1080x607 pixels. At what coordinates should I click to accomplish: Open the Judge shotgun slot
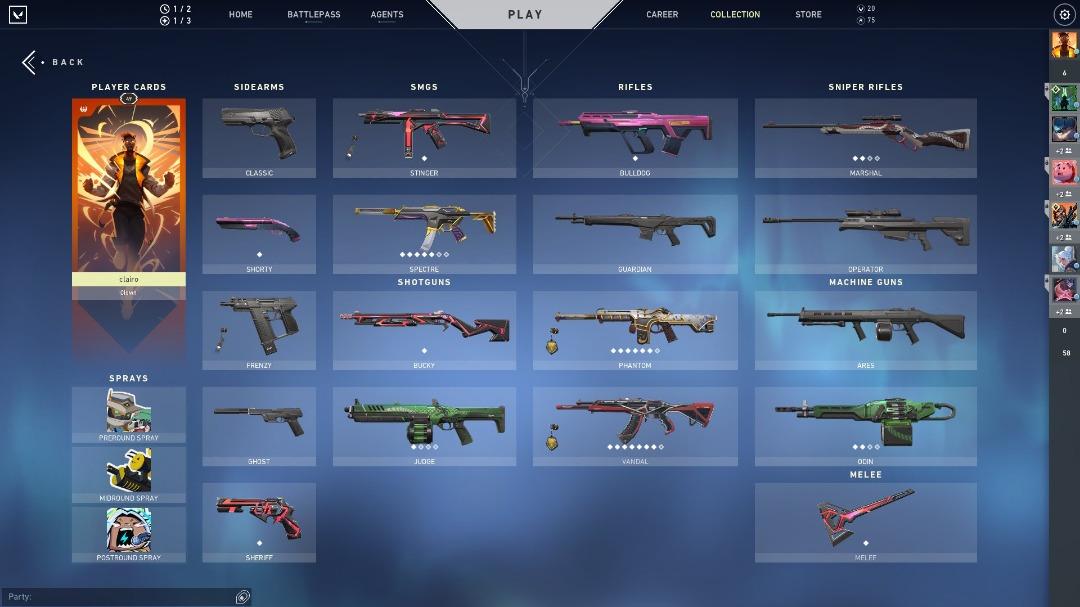[424, 425]
